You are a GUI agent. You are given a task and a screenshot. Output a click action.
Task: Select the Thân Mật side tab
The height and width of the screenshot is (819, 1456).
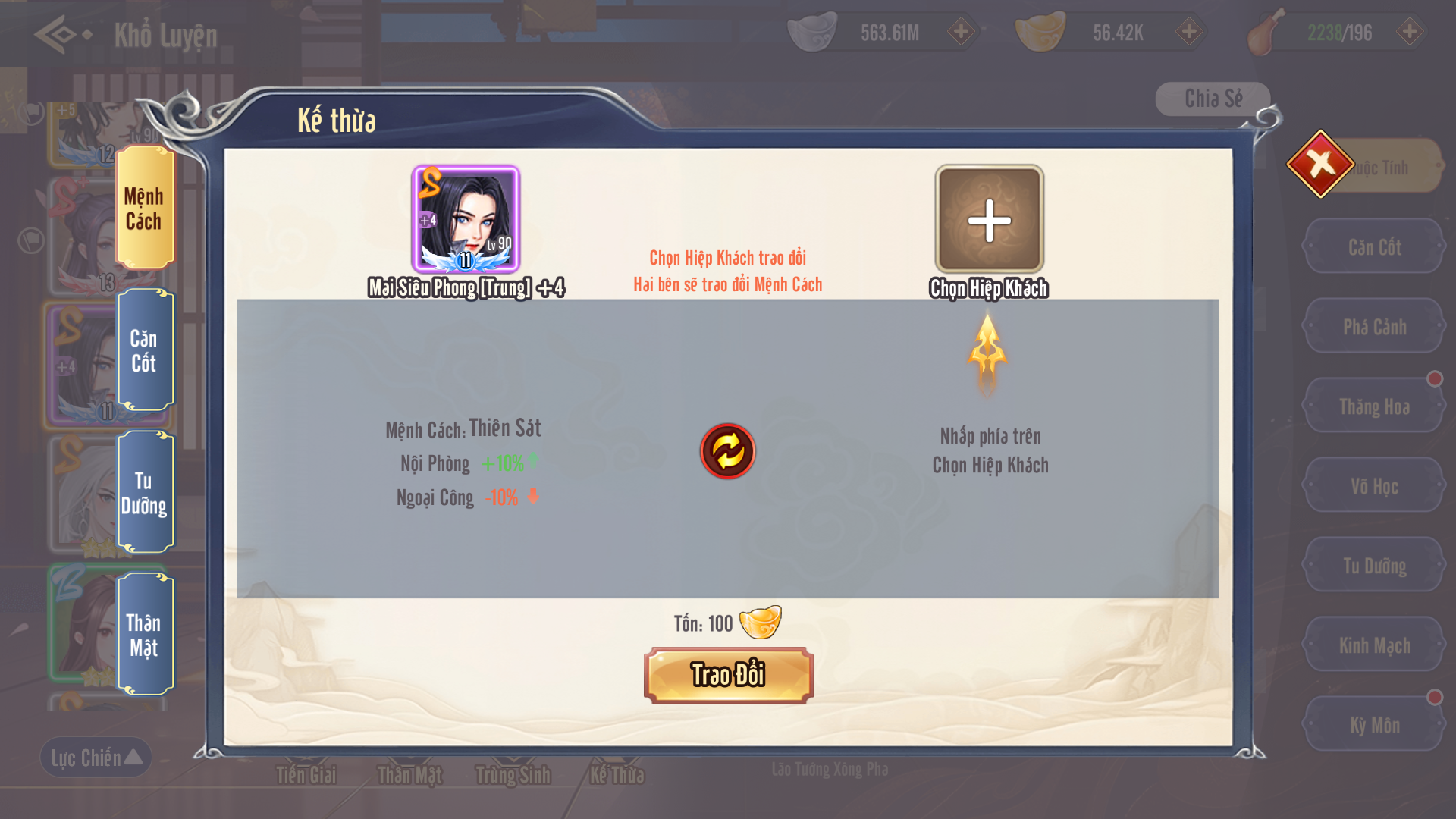(144, 635)
